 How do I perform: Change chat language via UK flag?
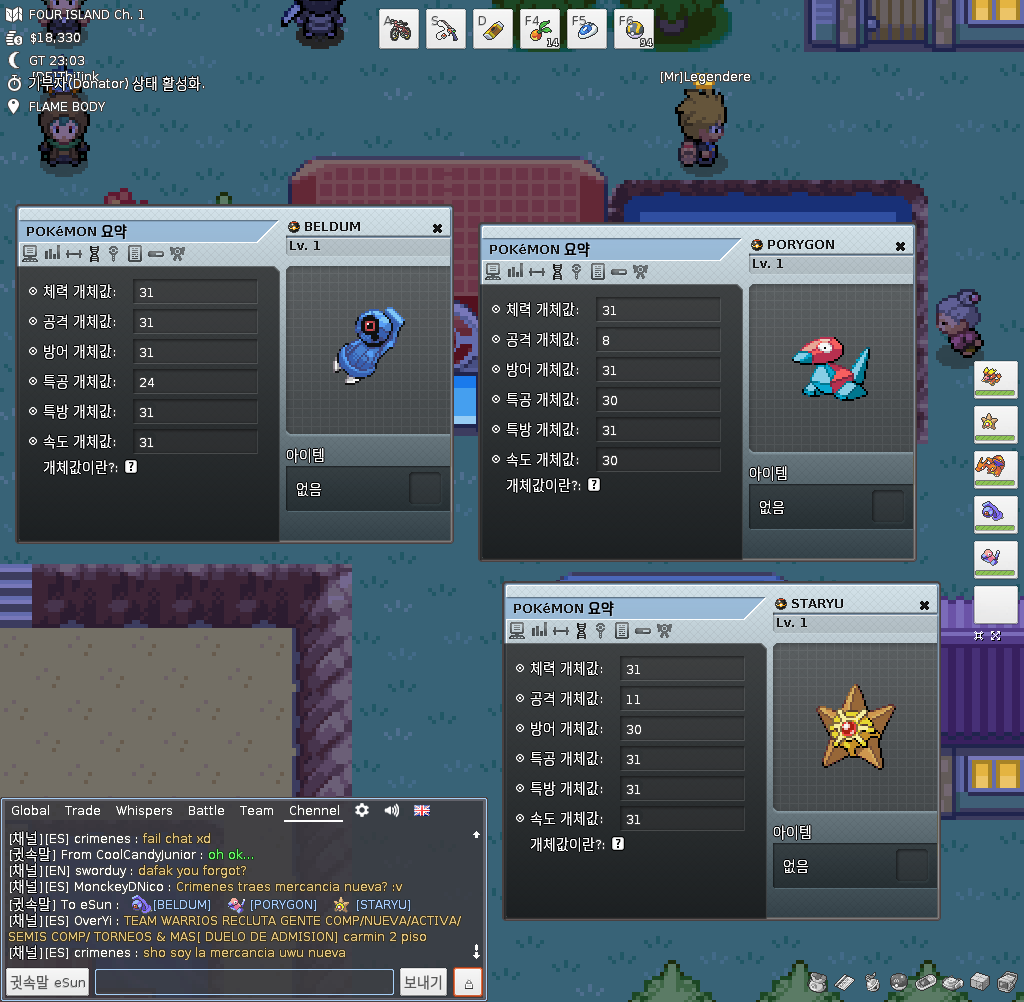point(422,810)
